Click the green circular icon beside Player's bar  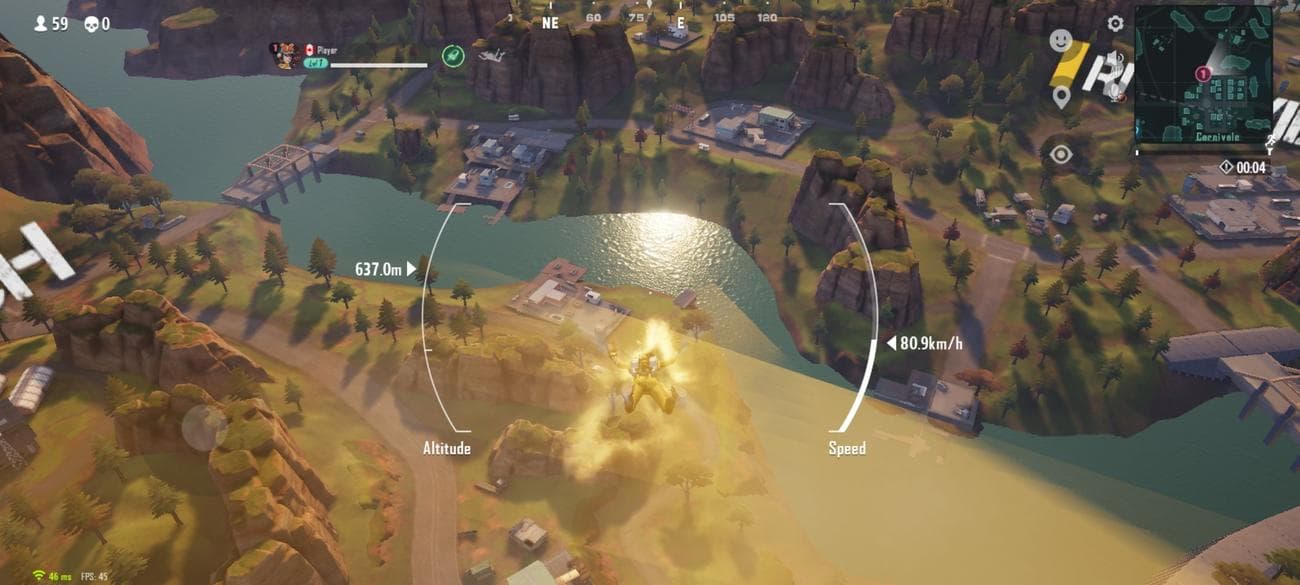(x=452, y=56)
